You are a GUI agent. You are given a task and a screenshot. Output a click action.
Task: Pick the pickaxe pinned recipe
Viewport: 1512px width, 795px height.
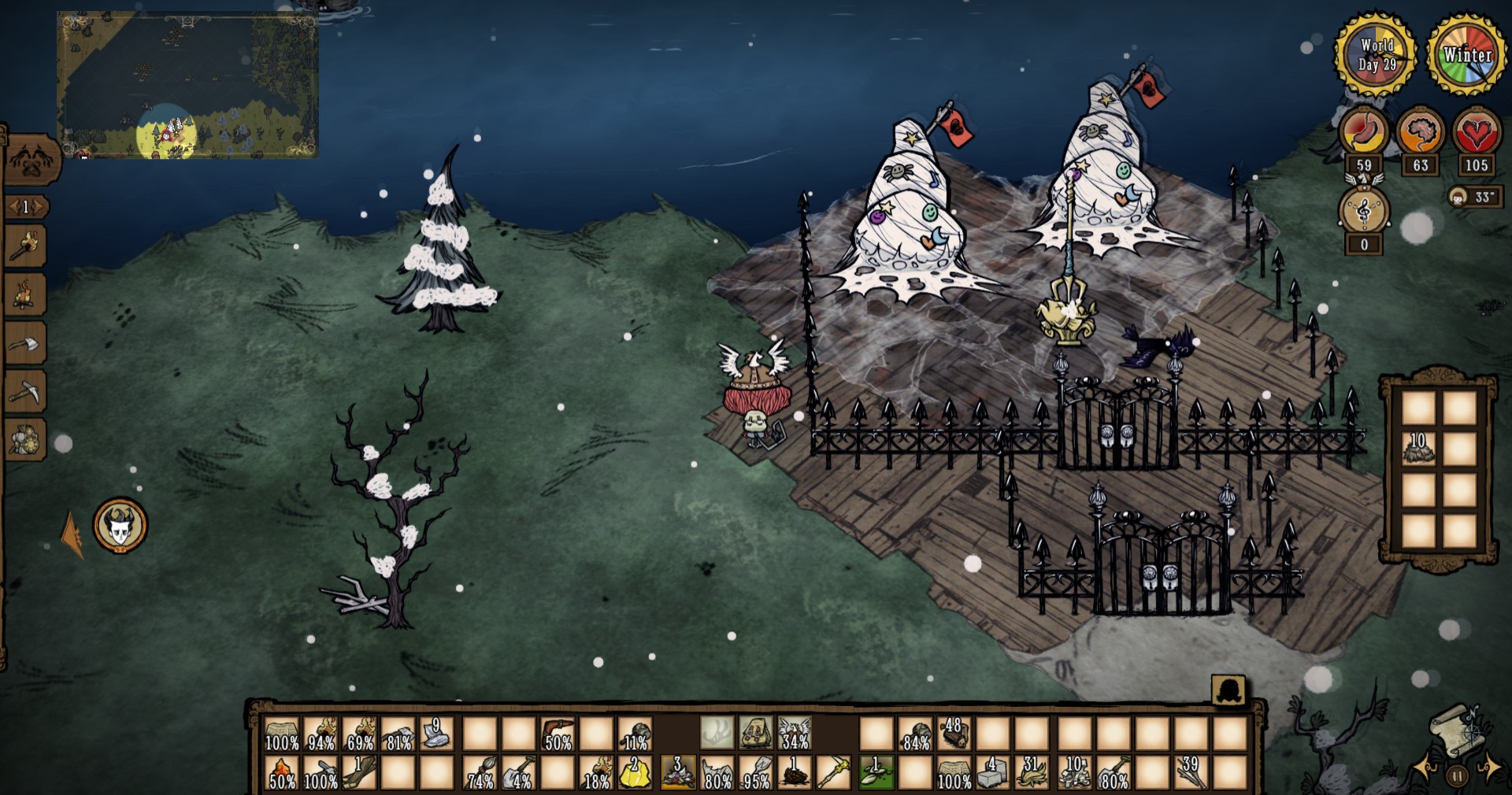pos(26,390)
